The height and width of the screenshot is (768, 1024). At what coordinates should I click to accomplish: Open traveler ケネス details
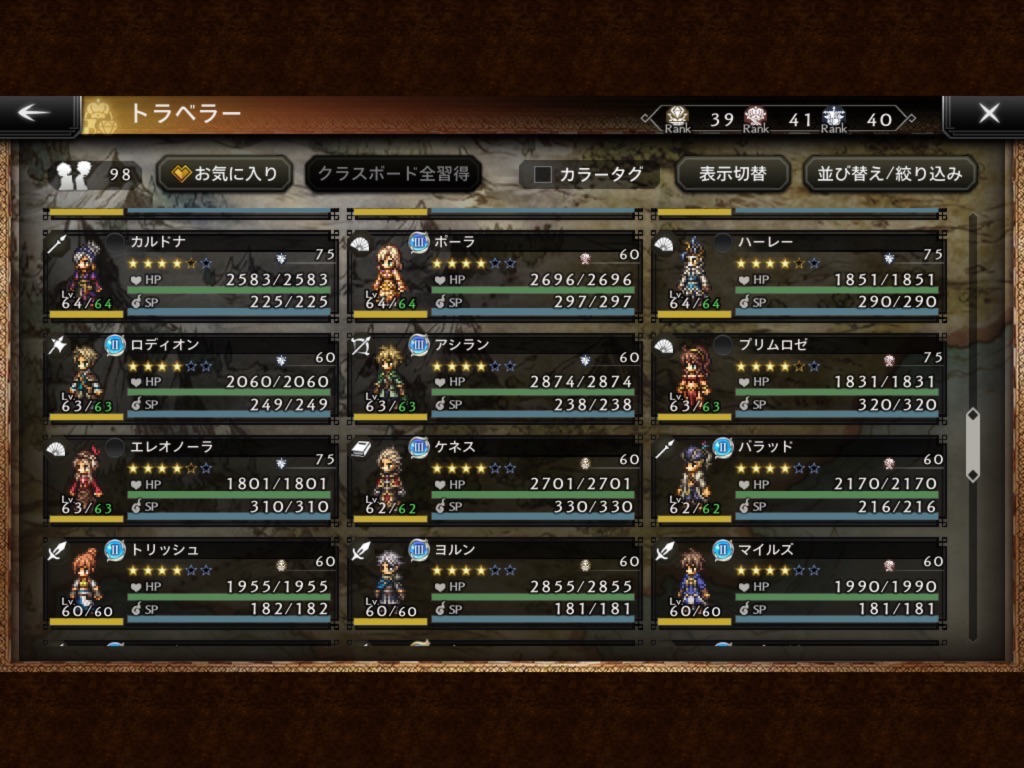[494, 479]
